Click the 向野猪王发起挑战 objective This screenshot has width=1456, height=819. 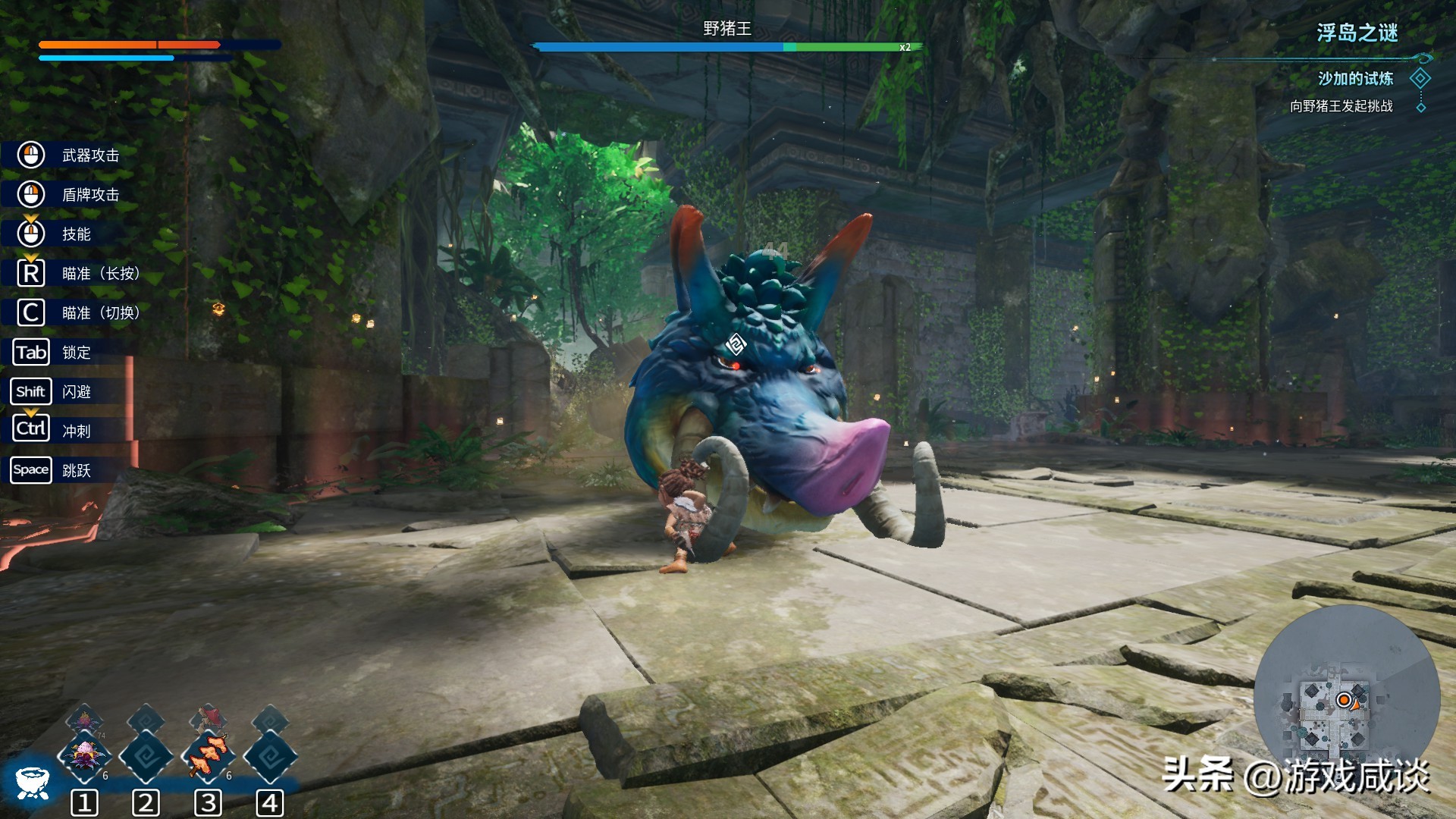point(1341,106)
